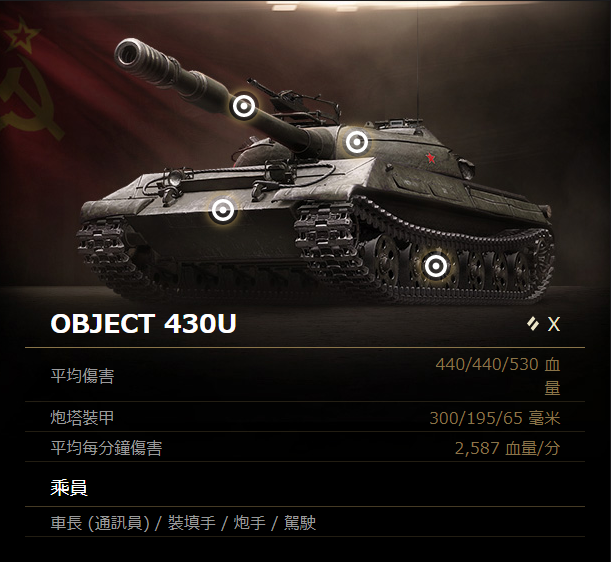Click the hotspot marker on the gun barrel
The height and width of the screenshot is (562, 611).
pyautogui.click(x=243, y=106)
